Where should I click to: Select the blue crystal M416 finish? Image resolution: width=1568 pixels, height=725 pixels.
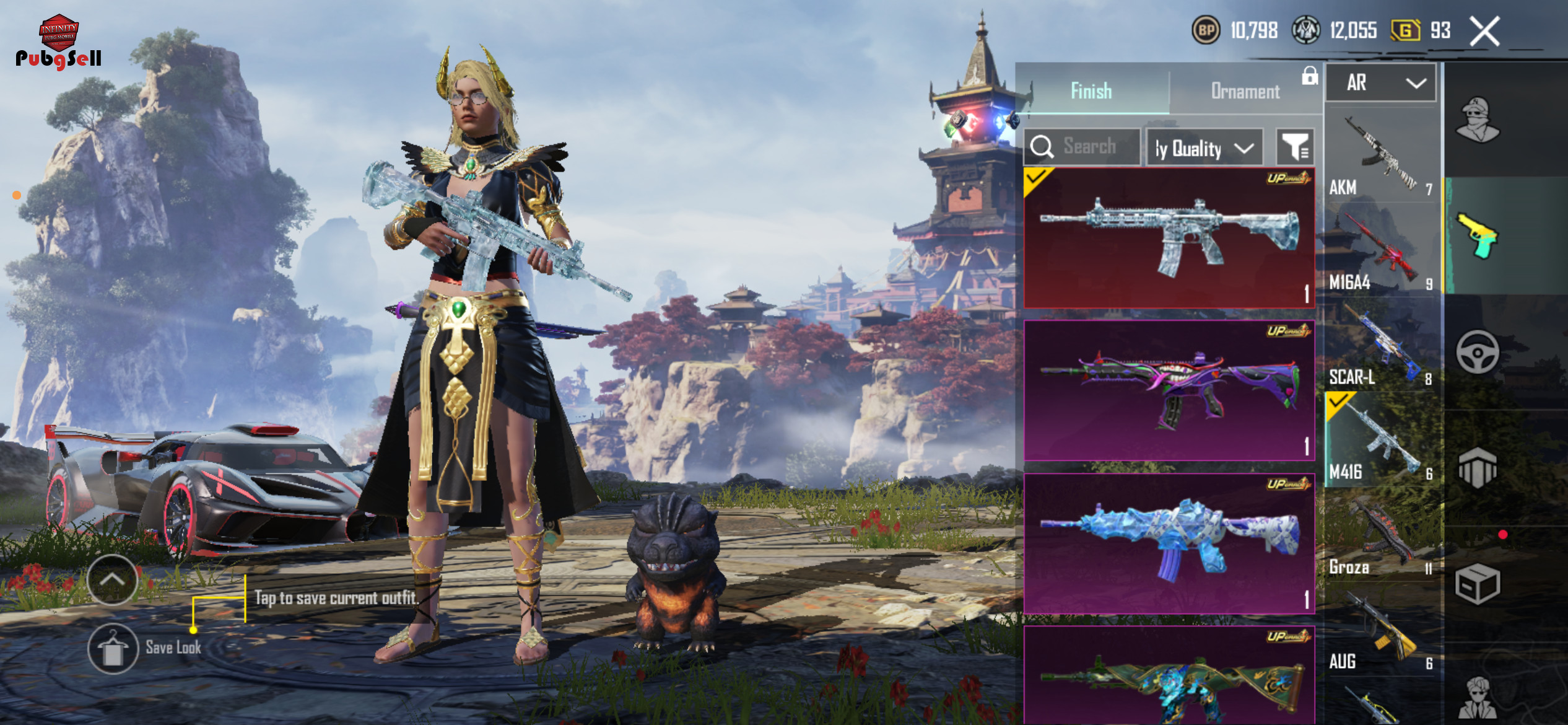click(x=1169, y=543)
